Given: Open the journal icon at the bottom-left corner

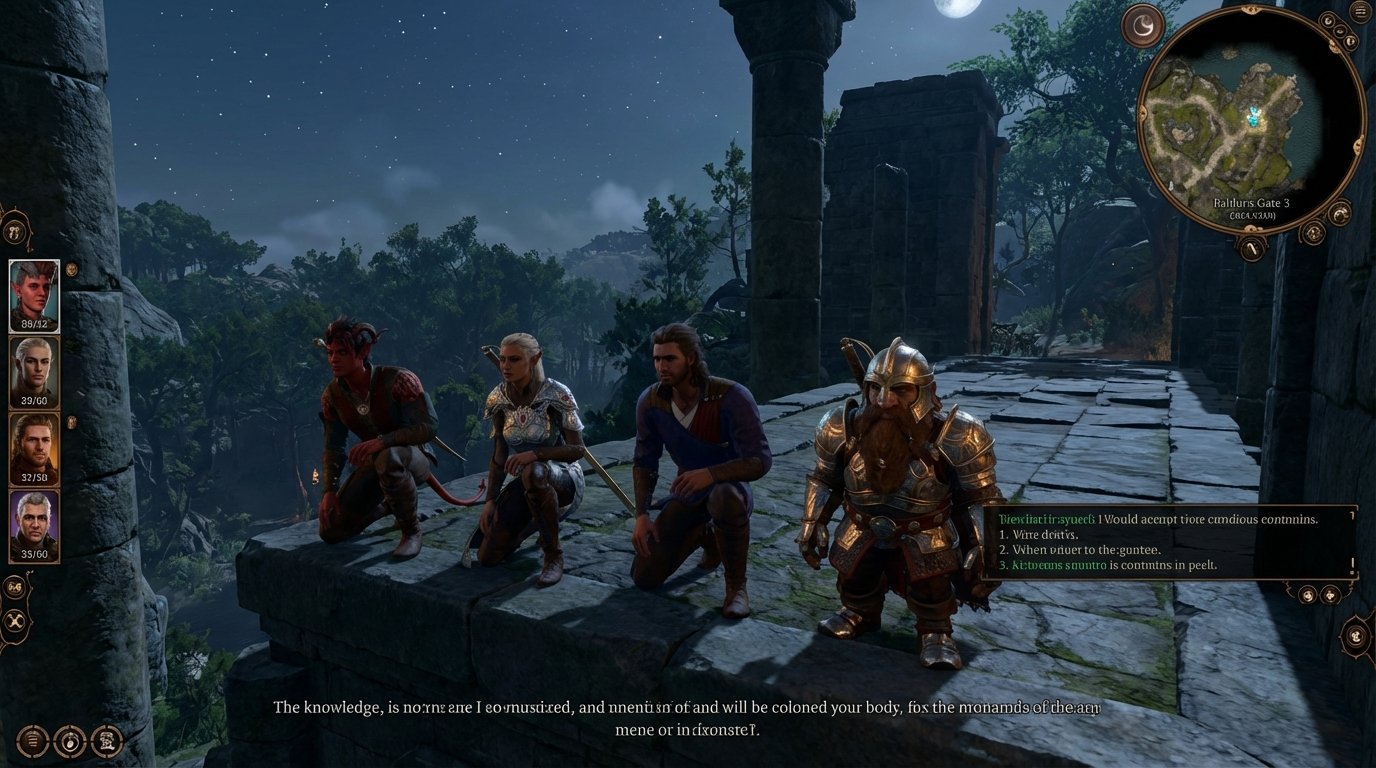Looking at the screenshot, I should [x=34, y=741].
